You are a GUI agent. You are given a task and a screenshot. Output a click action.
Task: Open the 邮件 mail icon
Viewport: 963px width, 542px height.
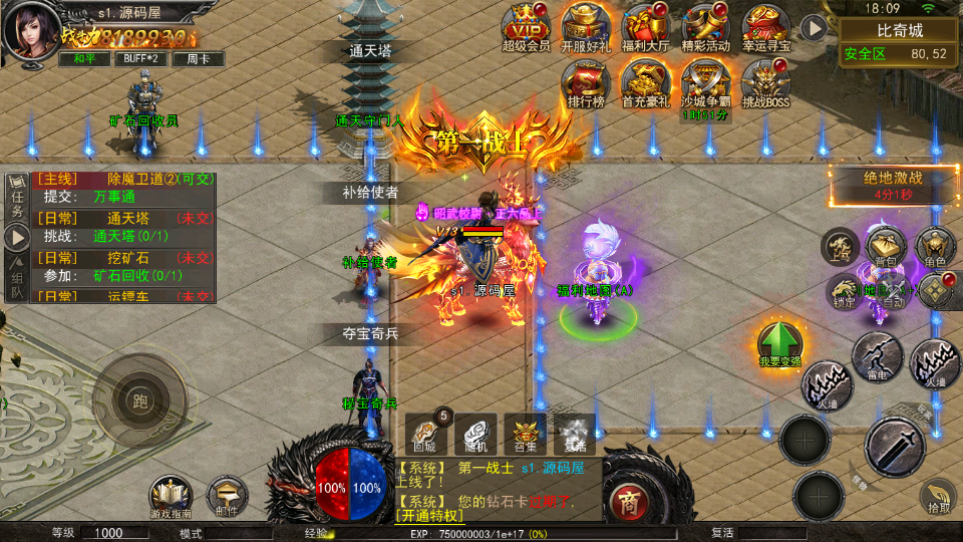point(227,494)
